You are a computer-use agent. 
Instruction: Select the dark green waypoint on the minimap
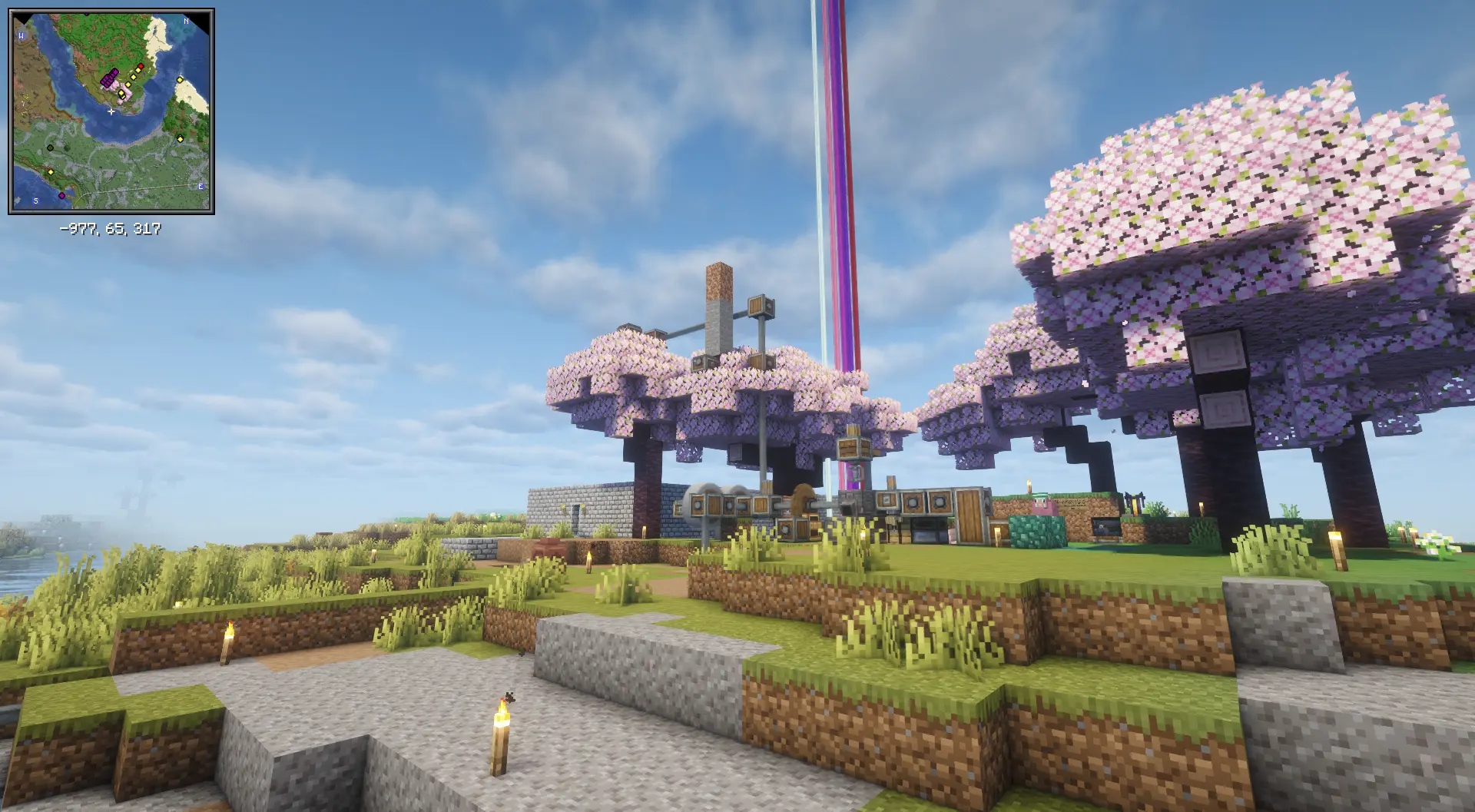[49, 147]
